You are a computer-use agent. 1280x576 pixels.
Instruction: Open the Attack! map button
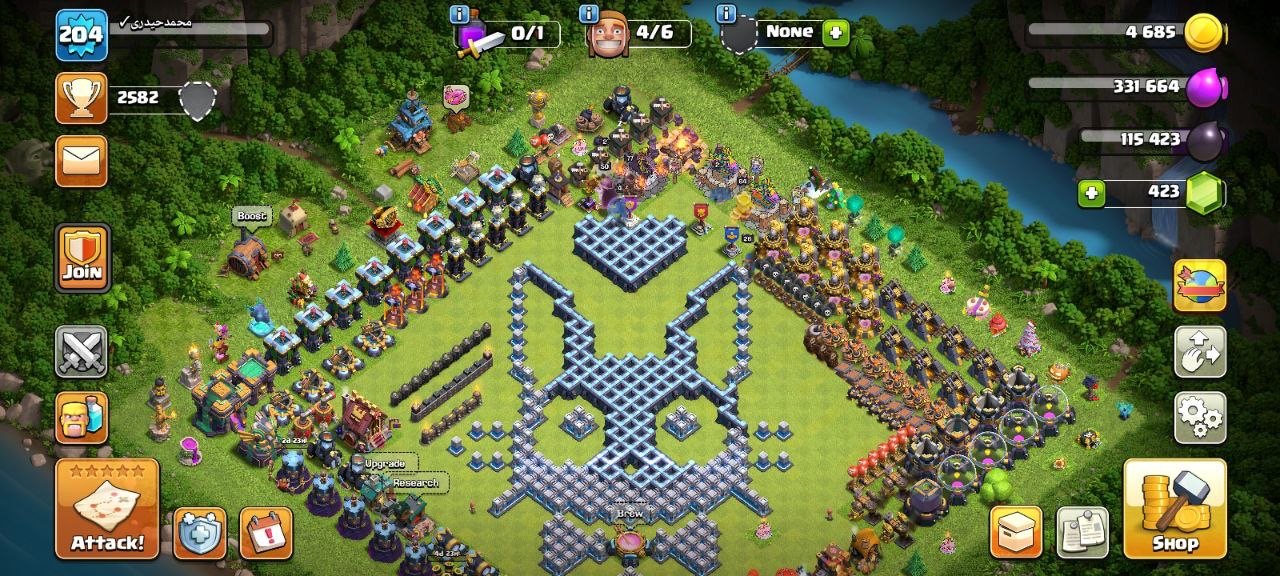[107, 508]
